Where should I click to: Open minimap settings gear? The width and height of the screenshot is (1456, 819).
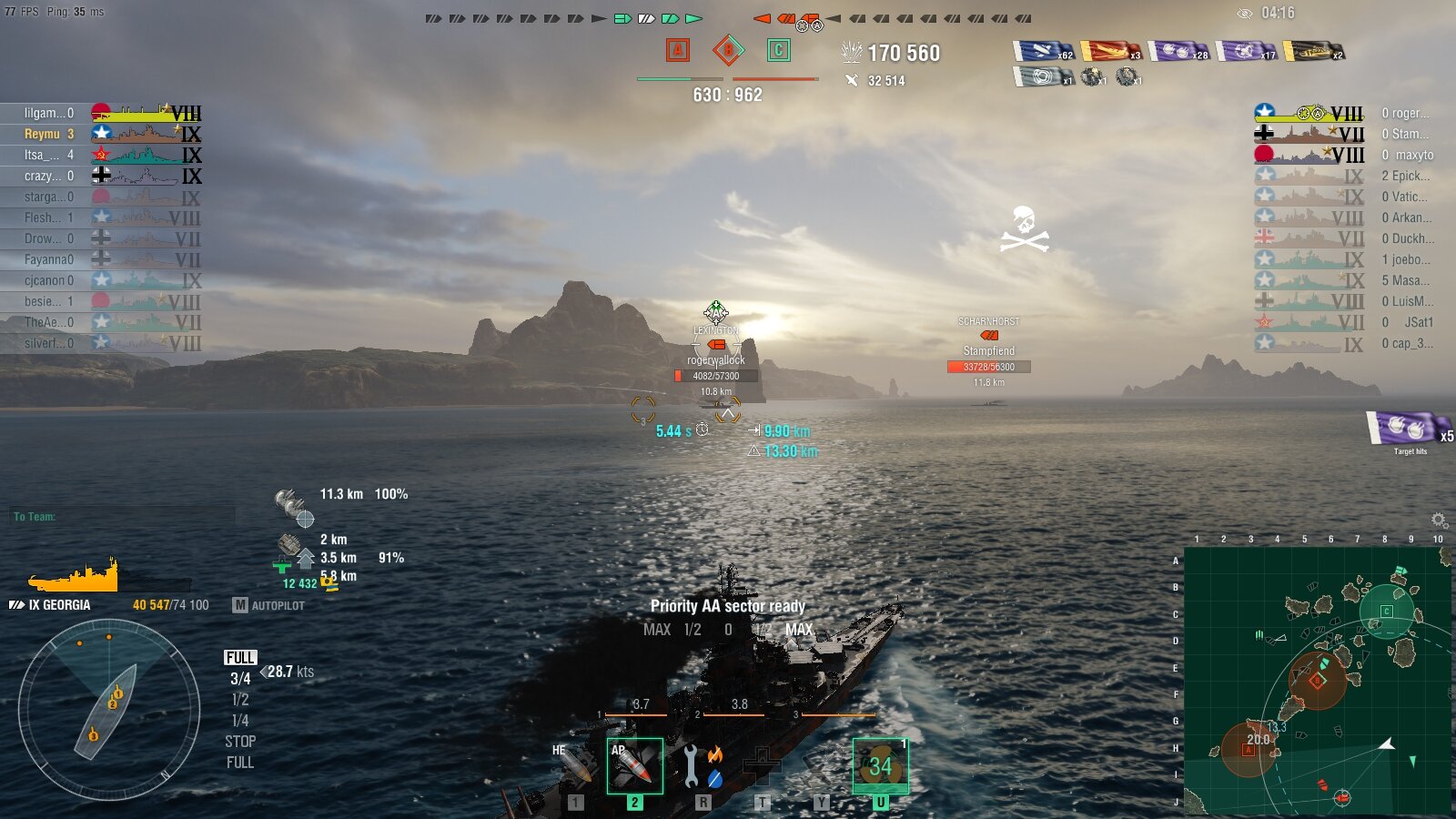pyautogui.click(x=1439, y=521)
